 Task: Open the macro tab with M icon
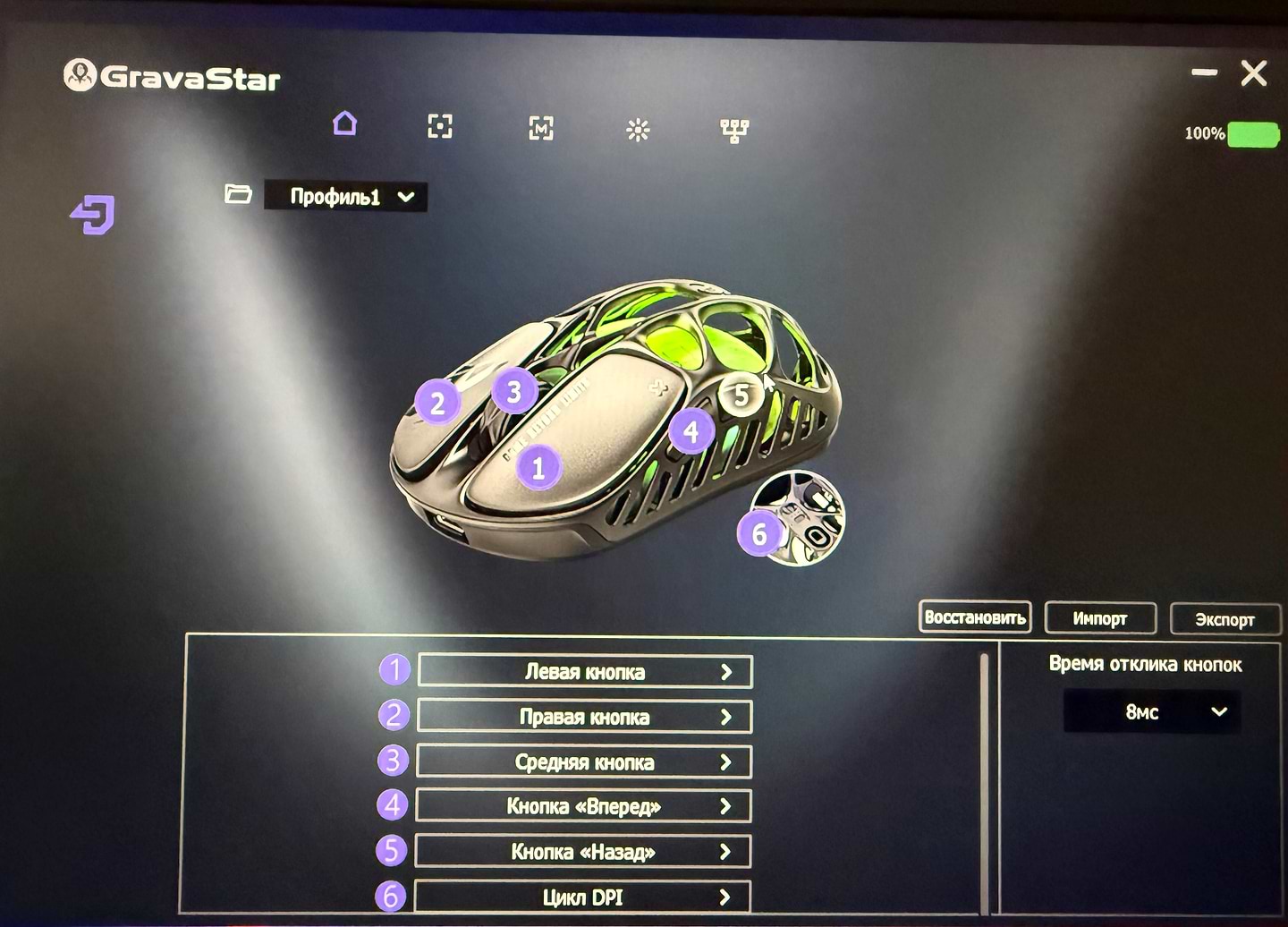click(x=540, y=129)
